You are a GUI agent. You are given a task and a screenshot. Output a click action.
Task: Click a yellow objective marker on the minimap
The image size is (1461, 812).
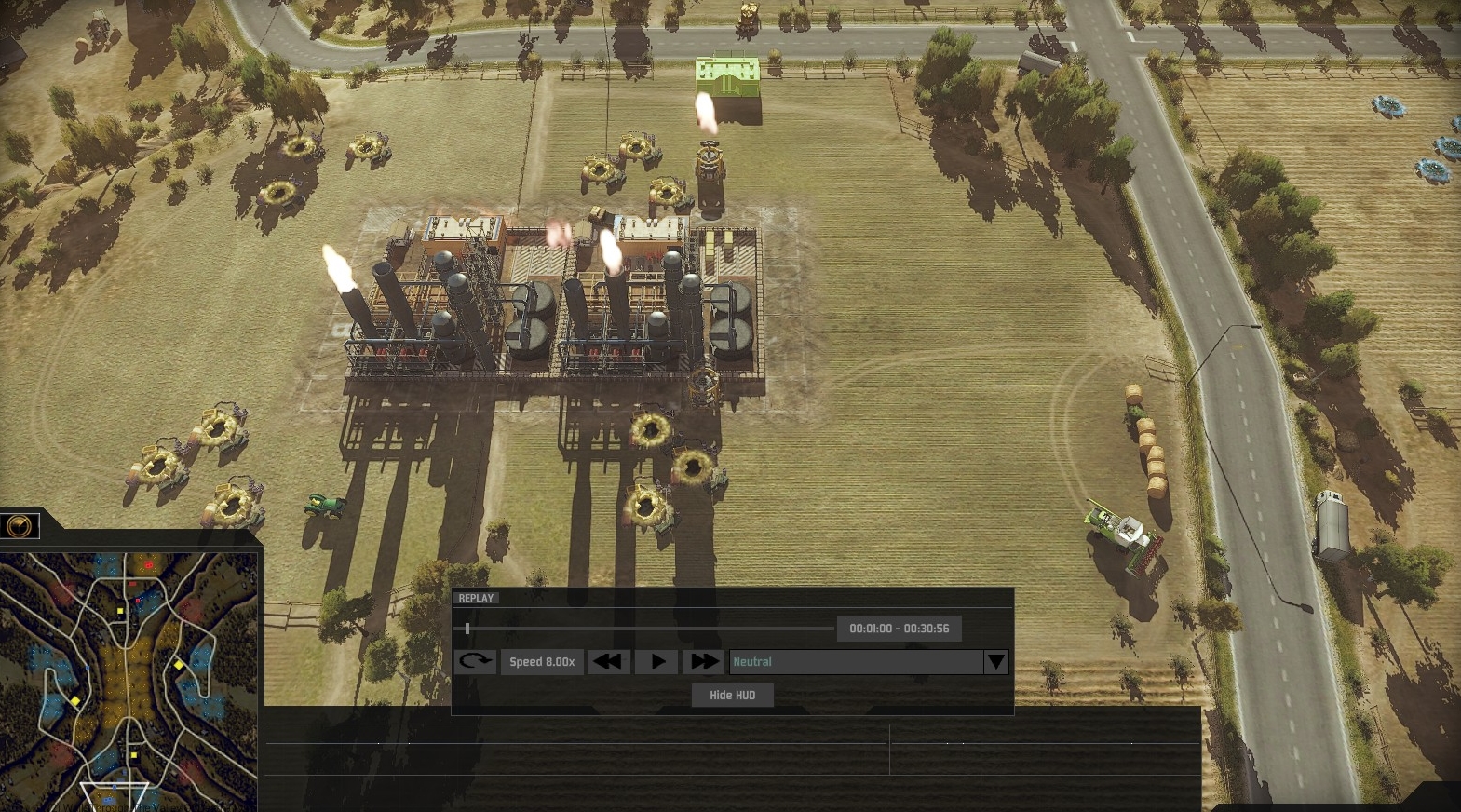[120, 611]
